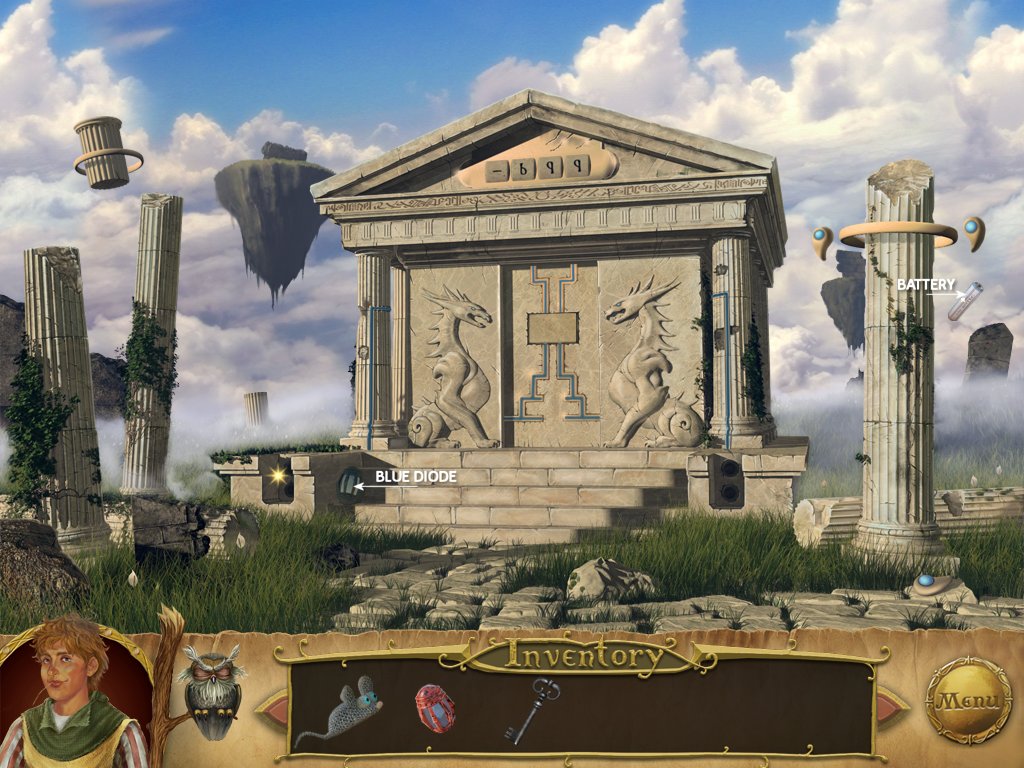1024x768 pixels.
Task: Click the hero character portrait
Action: tap(72, 696)
